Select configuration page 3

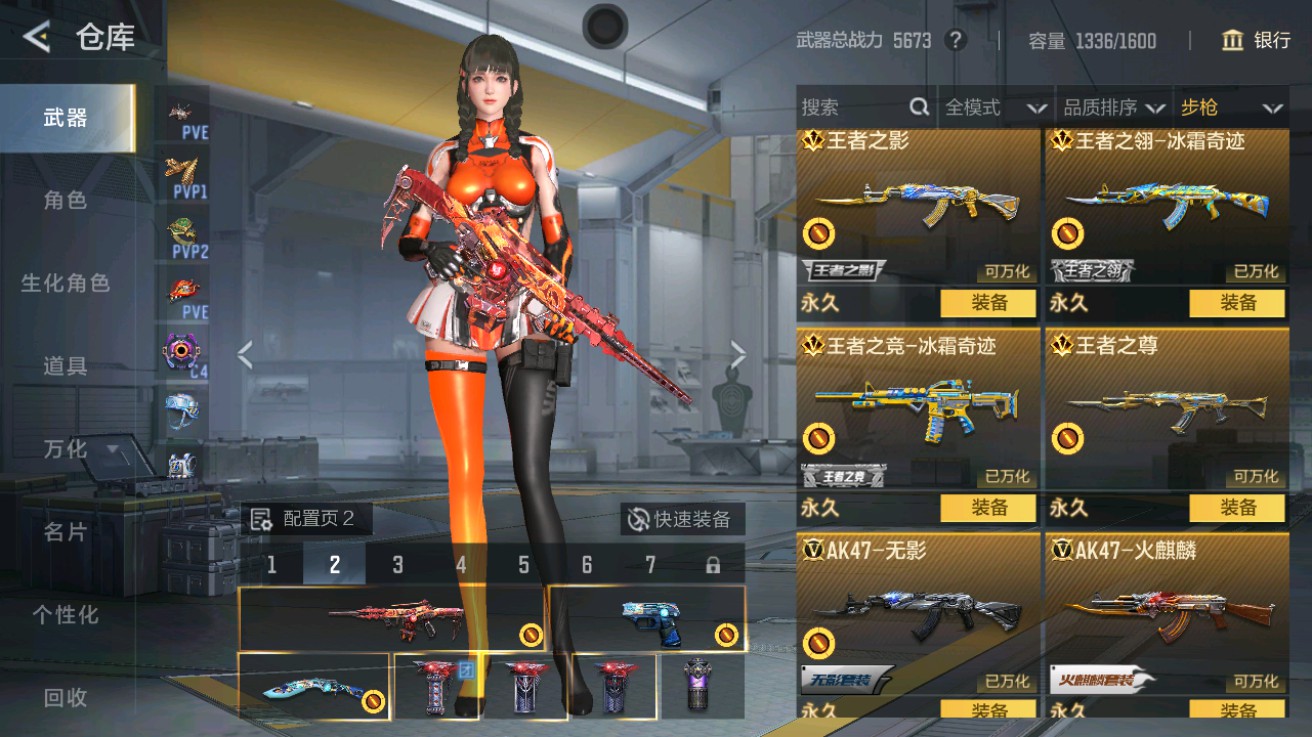point(398,564)
